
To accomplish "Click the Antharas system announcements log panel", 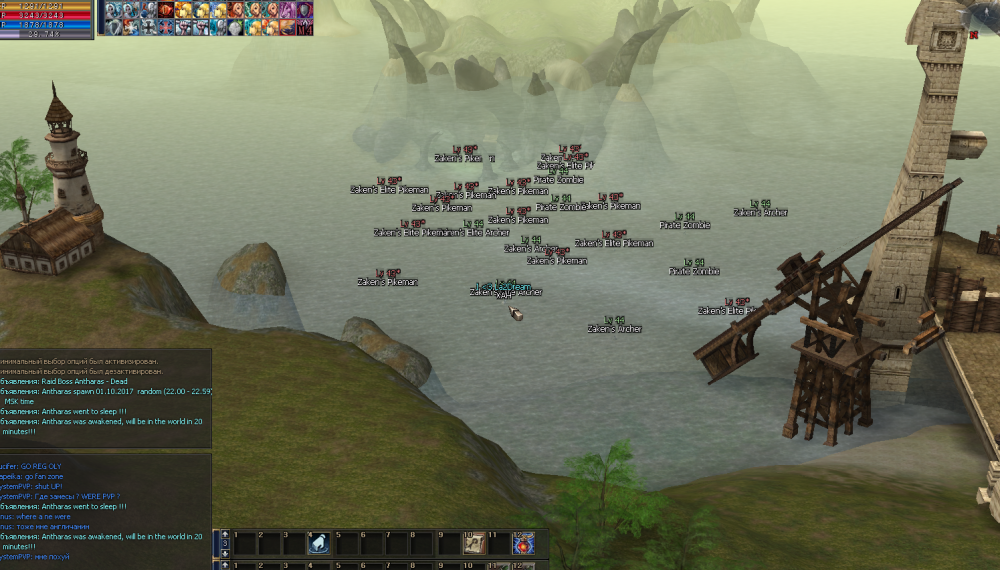I will [105, 398].
